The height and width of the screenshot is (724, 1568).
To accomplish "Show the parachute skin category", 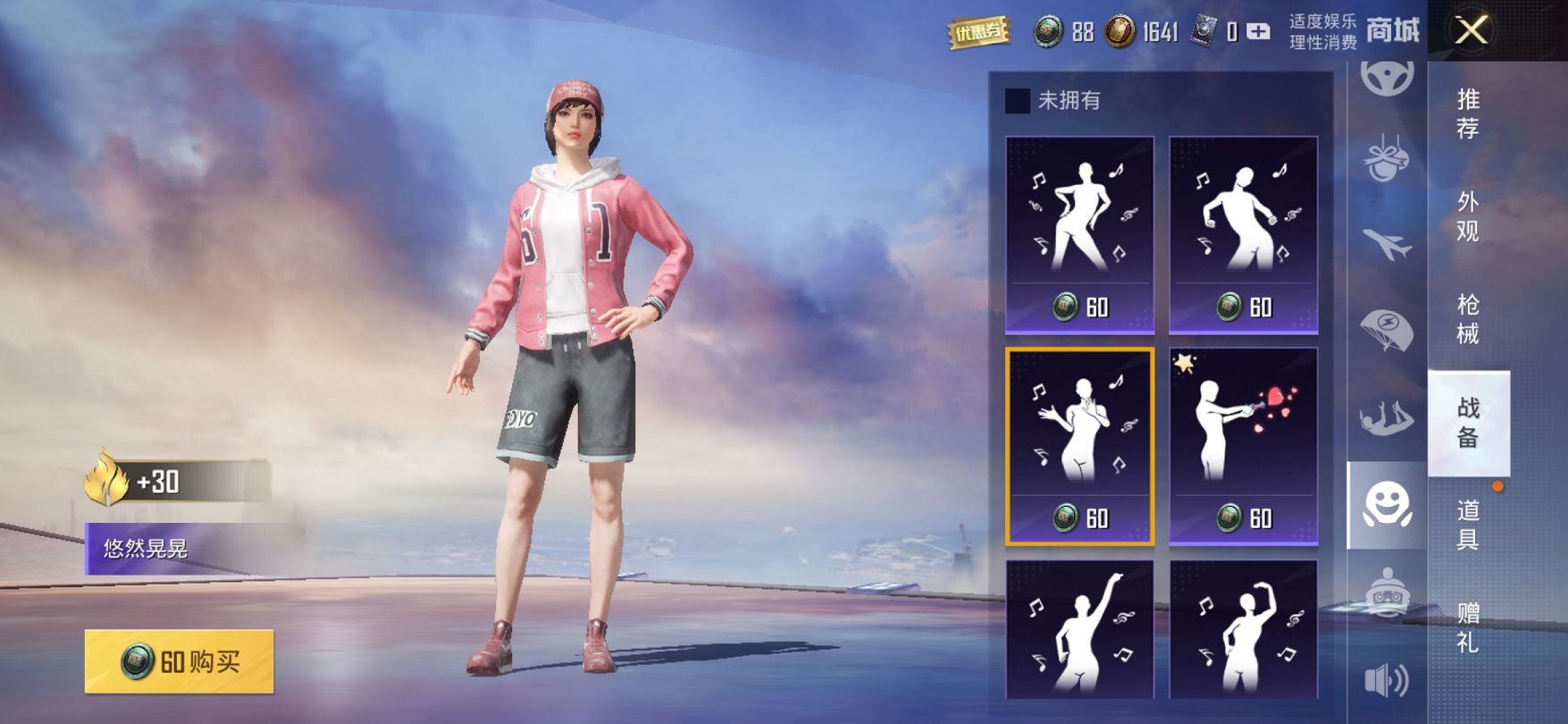I will (x=1387, y=328).
